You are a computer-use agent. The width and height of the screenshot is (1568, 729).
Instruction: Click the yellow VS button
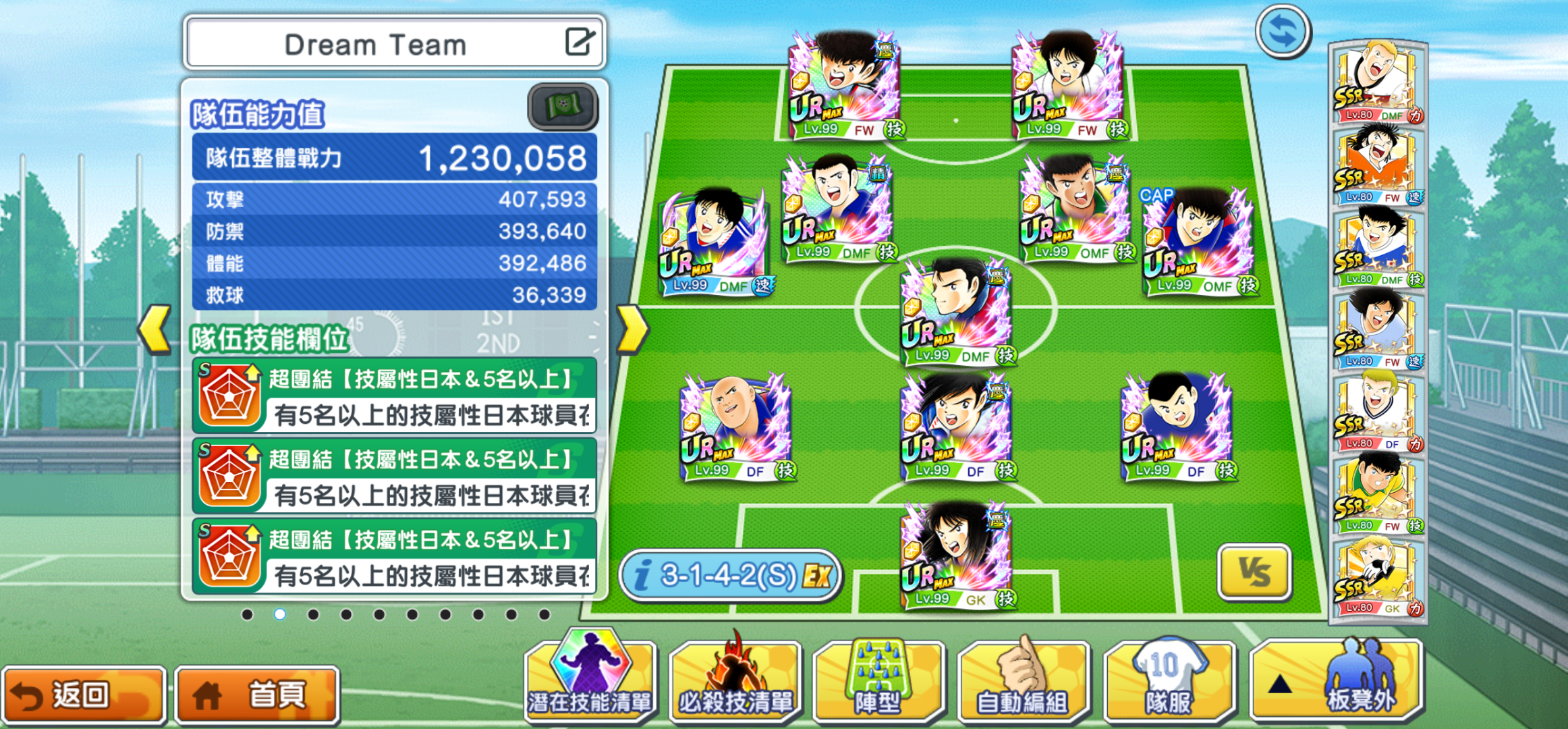[x=1254, y=572]
